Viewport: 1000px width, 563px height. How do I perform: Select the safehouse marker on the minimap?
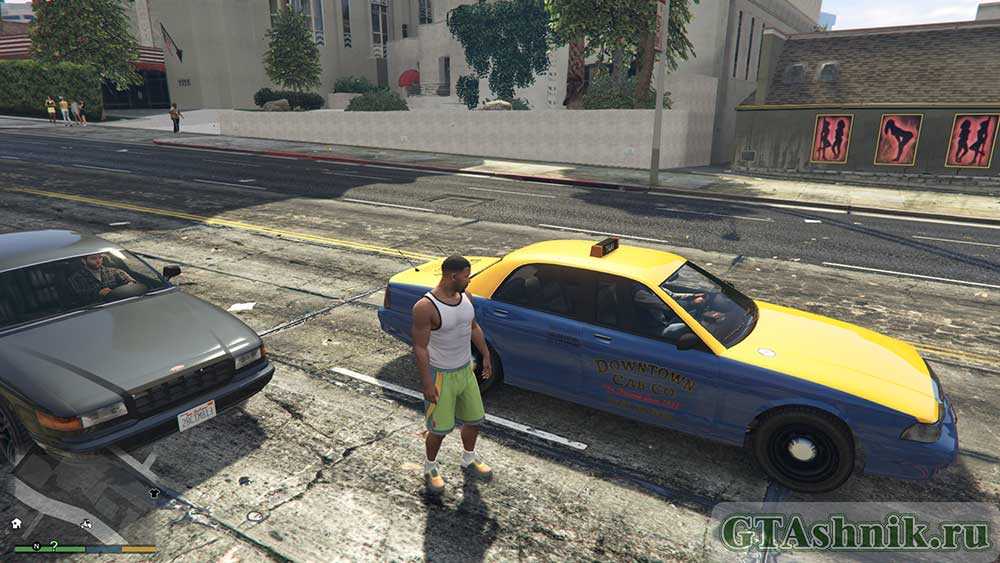coord(17,522)
